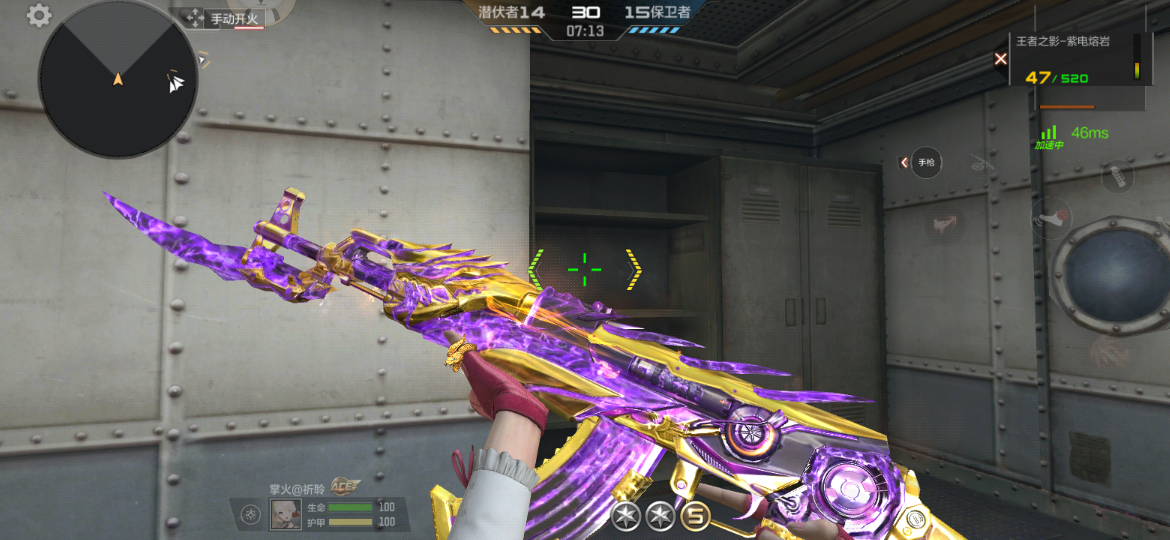Switch to the 手枪 pistol

point(927,162)
